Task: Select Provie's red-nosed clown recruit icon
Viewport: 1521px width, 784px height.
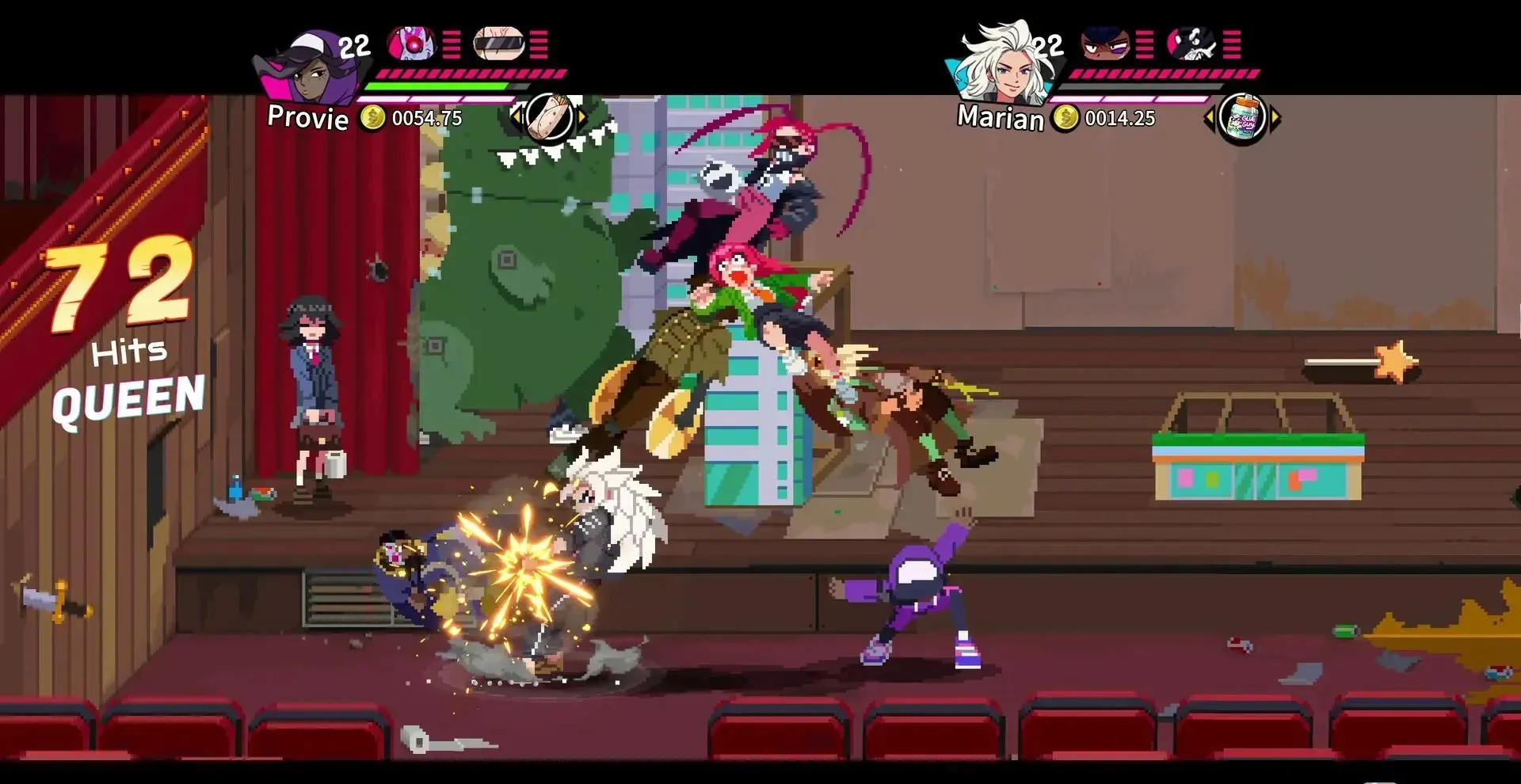Action: click(x=411, y=44)
